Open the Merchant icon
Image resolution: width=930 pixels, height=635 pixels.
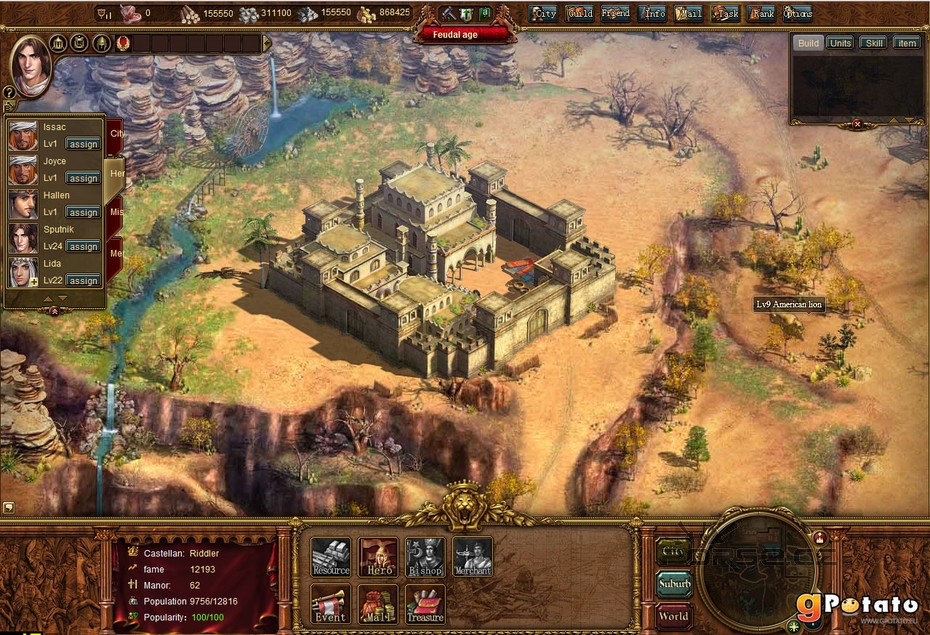click(x=472, y=557)
